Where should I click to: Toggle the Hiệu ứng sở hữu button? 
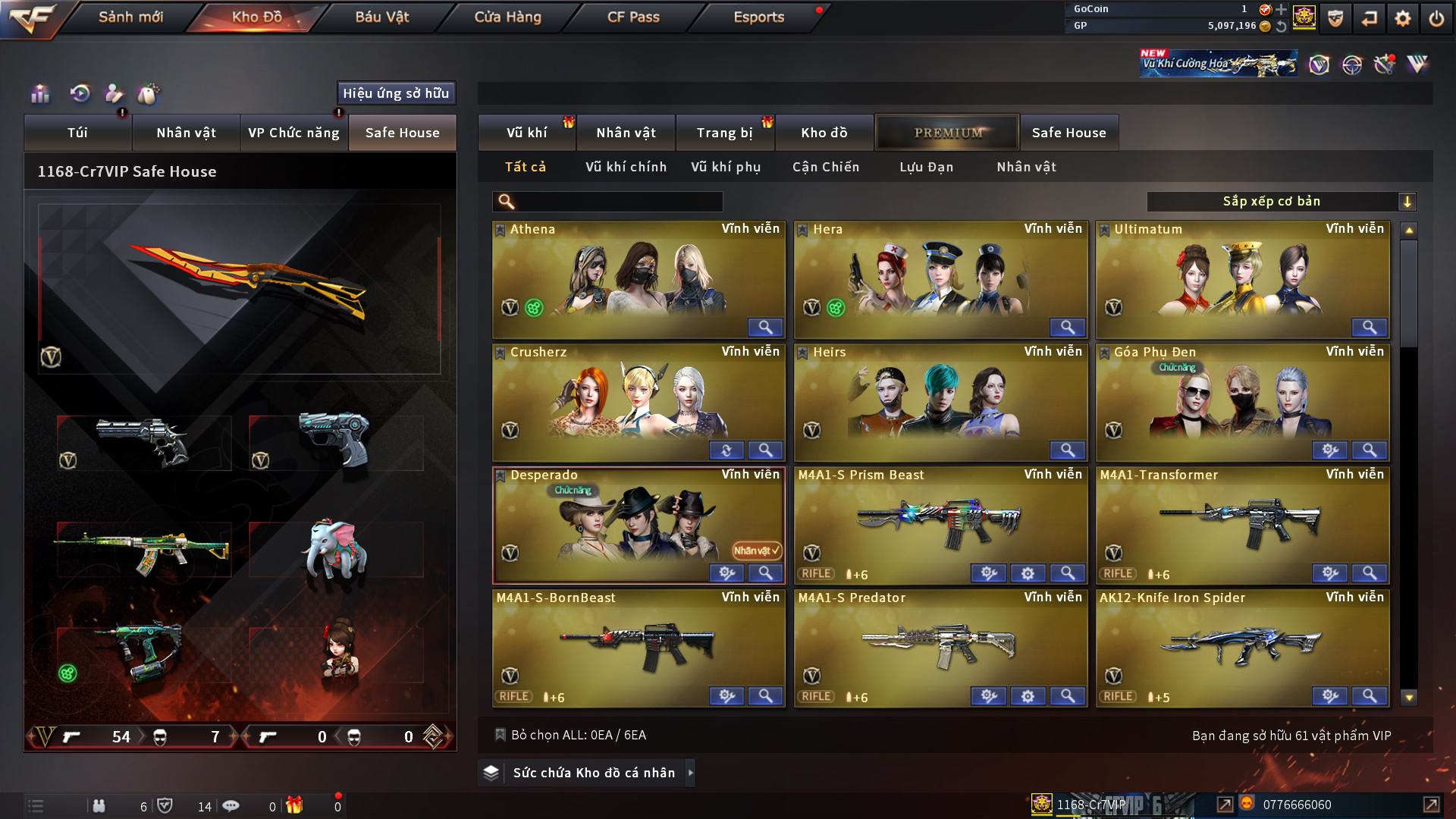[x=396, y=93]
